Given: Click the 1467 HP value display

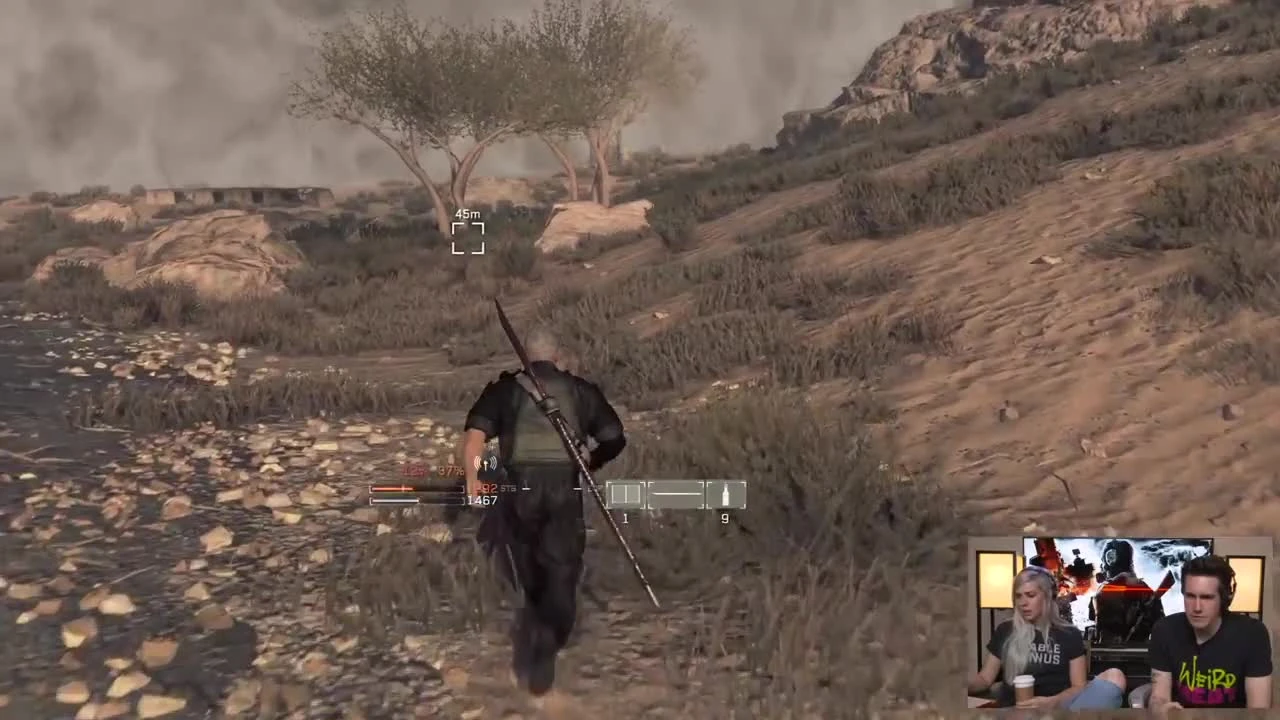Looking at the screenshot, I should [482, 500].
